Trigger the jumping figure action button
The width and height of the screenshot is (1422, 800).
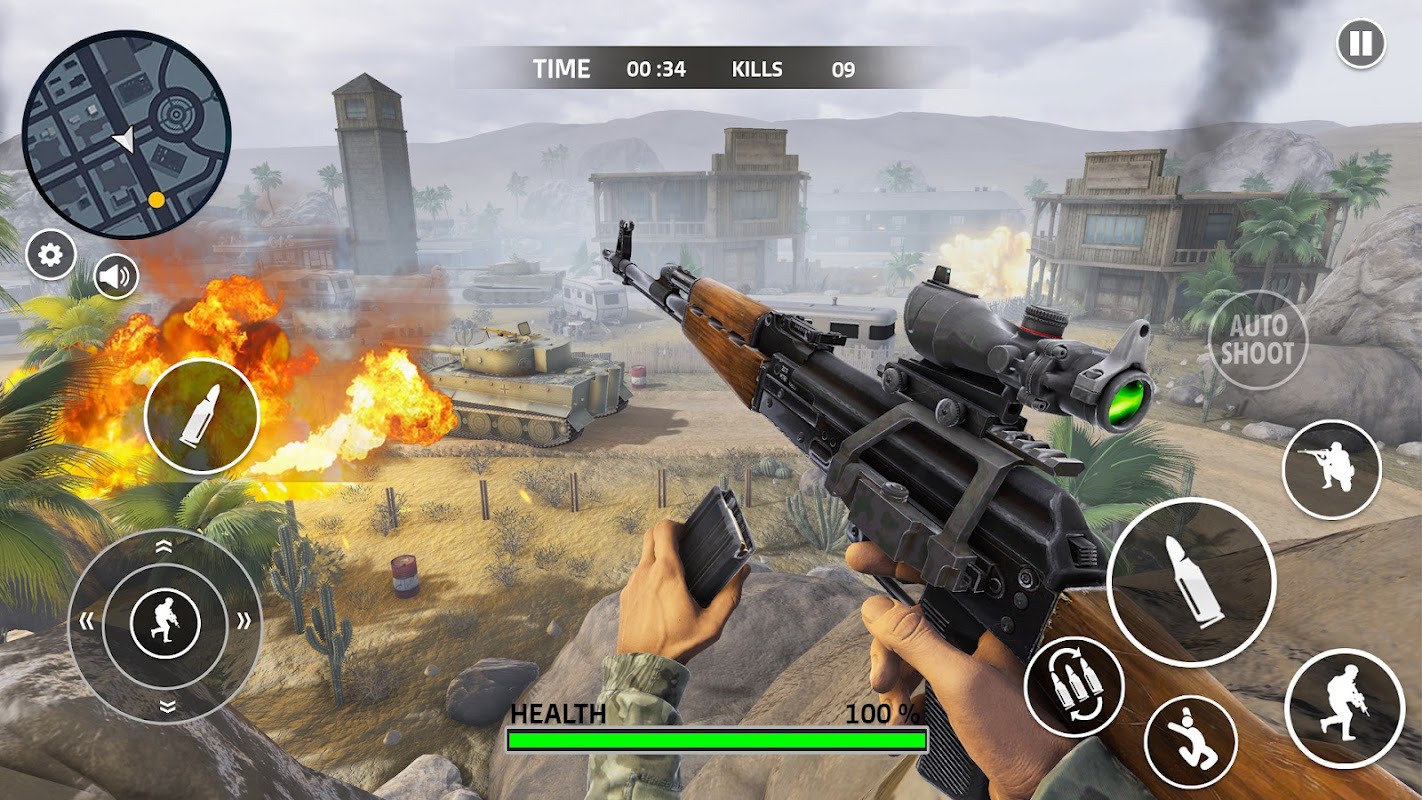(1190, 741)
